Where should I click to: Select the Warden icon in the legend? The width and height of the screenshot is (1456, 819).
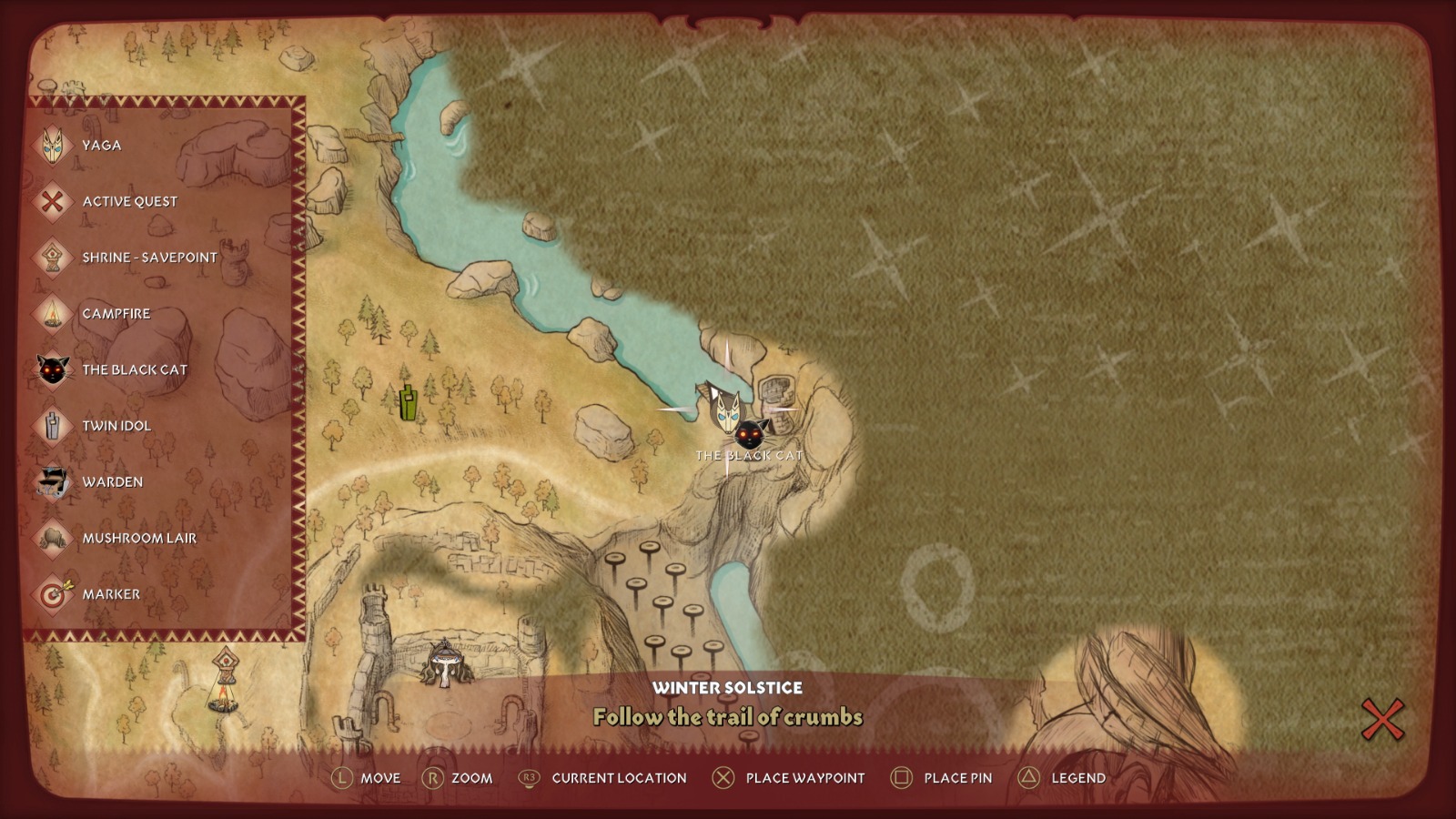(52, 482)
